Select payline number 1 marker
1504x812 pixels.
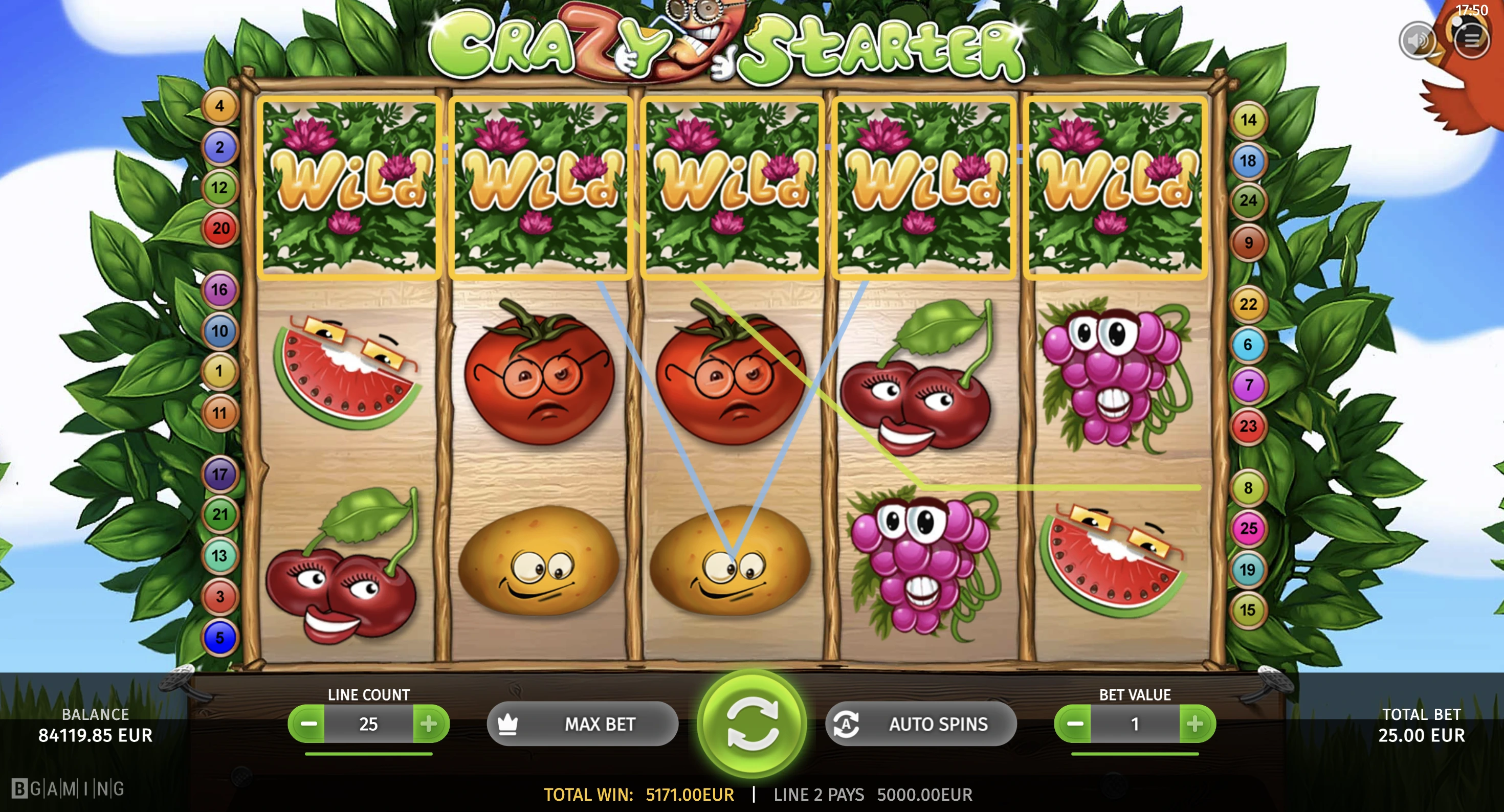tap(219, 371)
